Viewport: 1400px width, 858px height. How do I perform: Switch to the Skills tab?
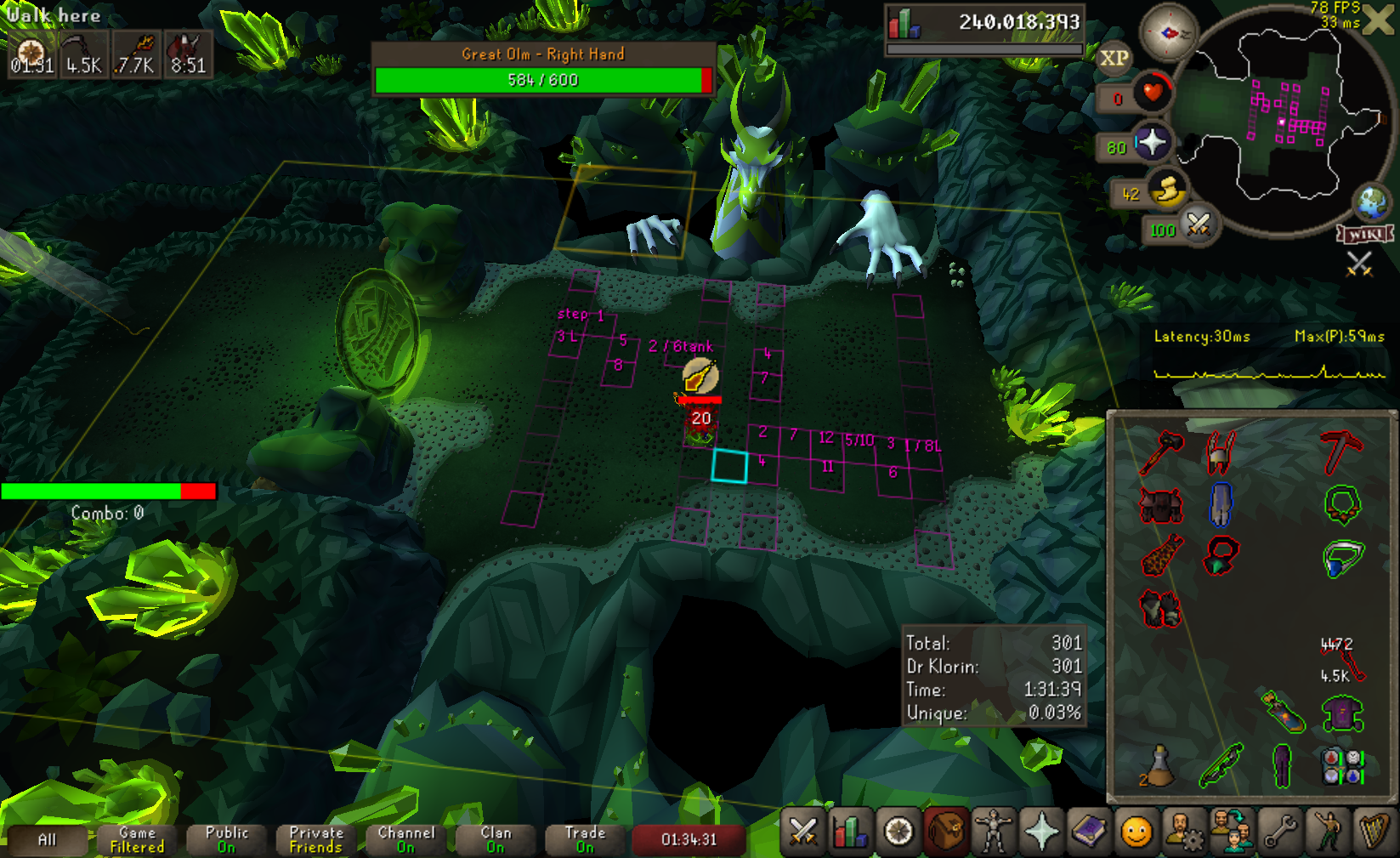[848, 832]
